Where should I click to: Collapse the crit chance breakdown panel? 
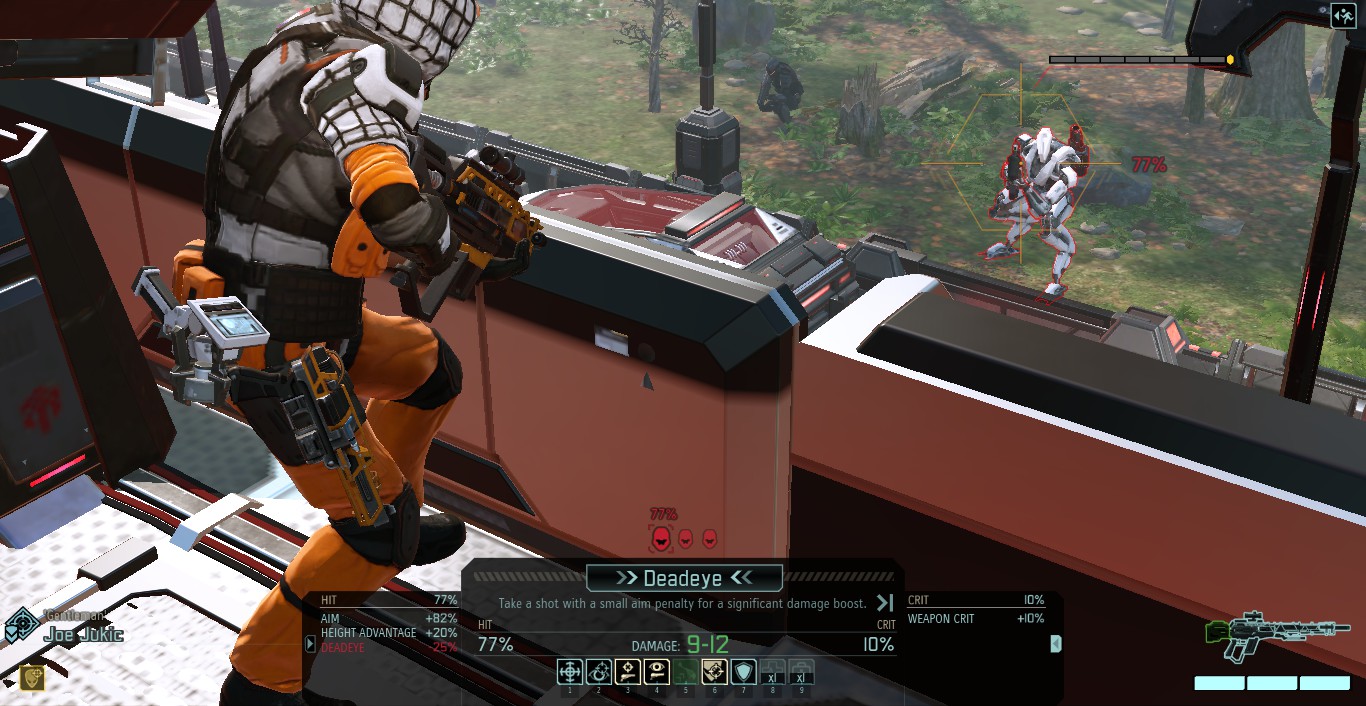point(1055,644)
